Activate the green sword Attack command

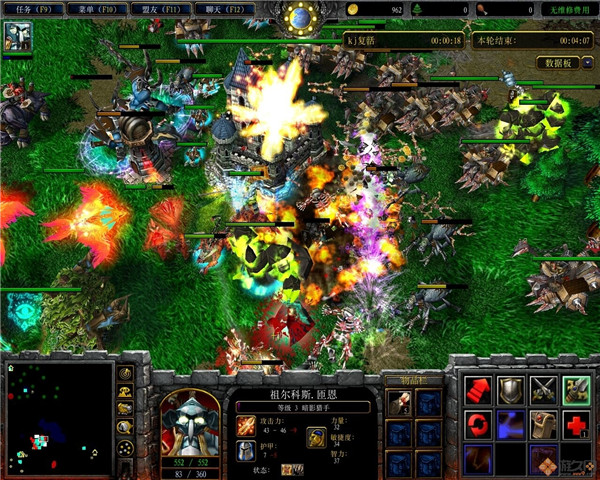pyautogui.click(x=577, y=390)
